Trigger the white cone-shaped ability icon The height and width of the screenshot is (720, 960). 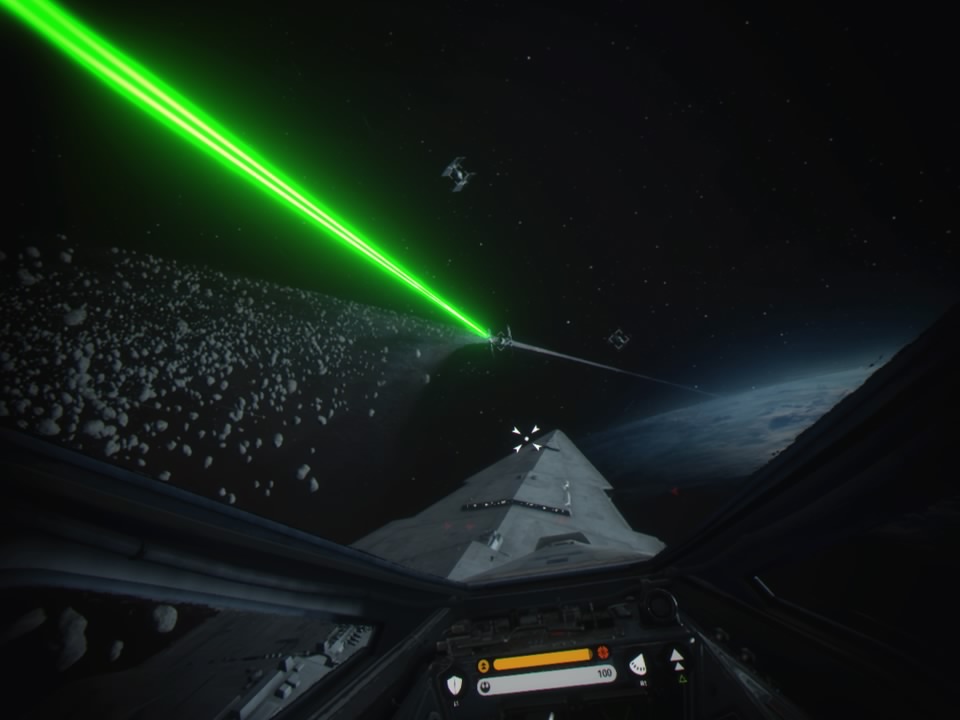click(637, 664)
